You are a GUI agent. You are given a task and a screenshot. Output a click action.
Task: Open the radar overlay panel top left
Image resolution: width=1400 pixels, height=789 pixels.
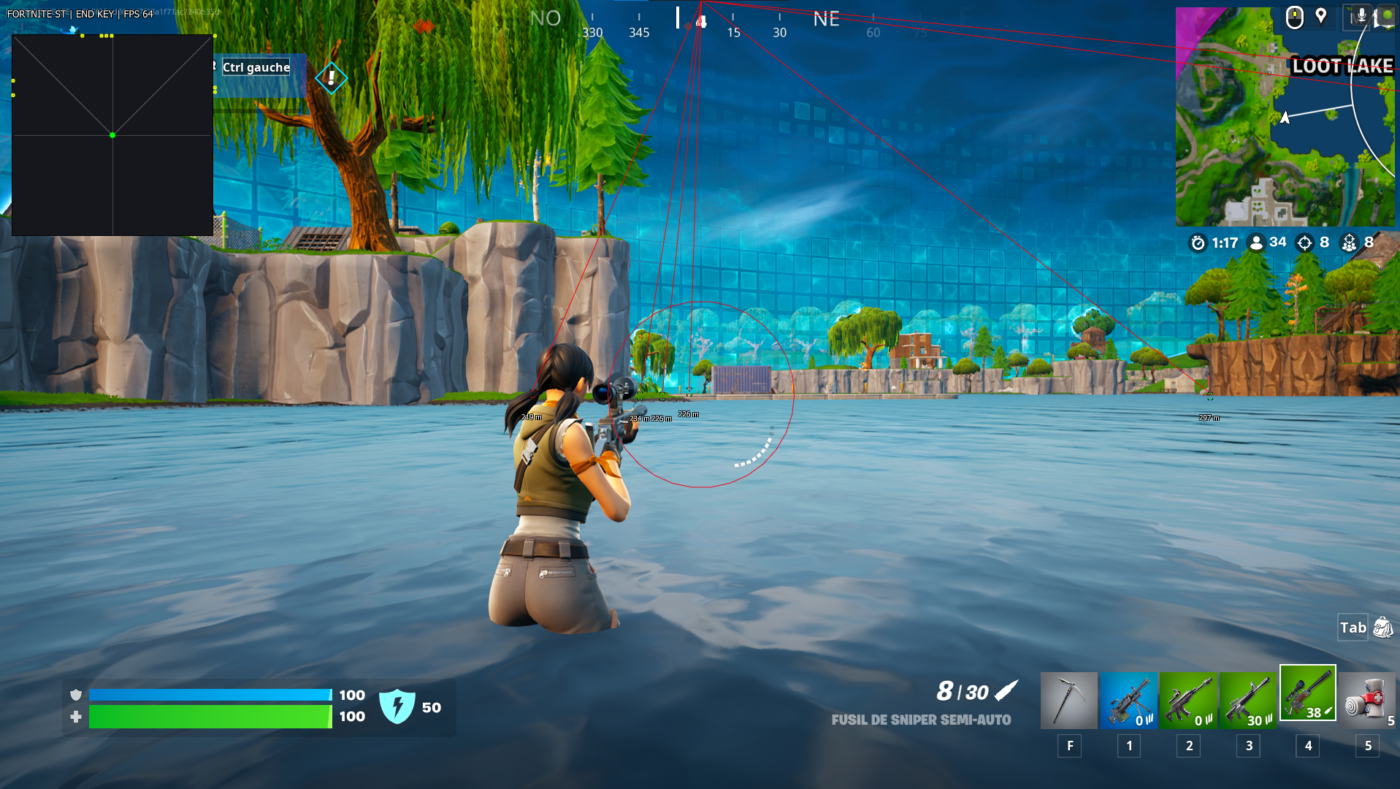[x=111, y=134]
